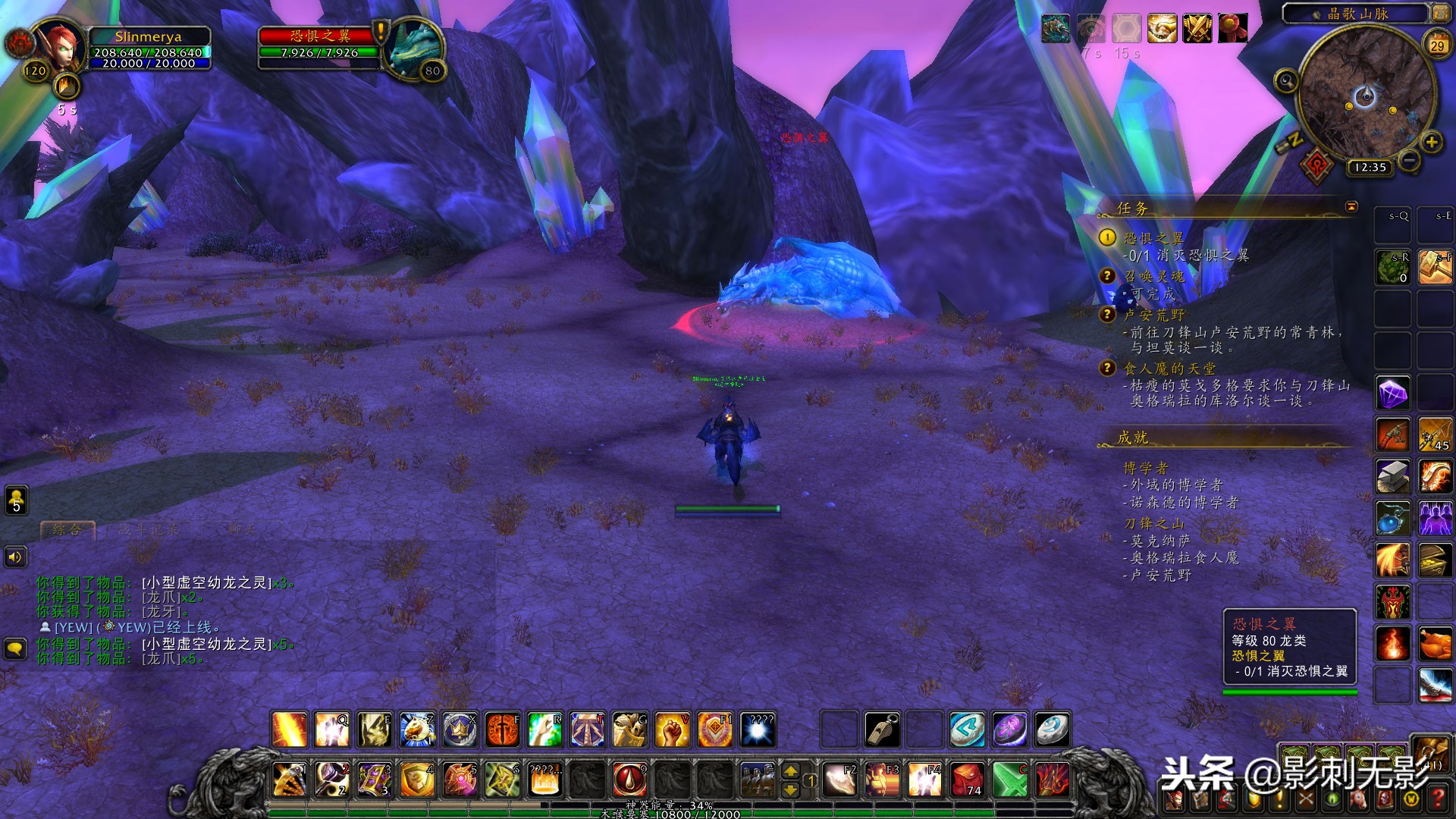1456x819 pixels.
Task: Activate the golden fist ability
Action: (672, 730)
